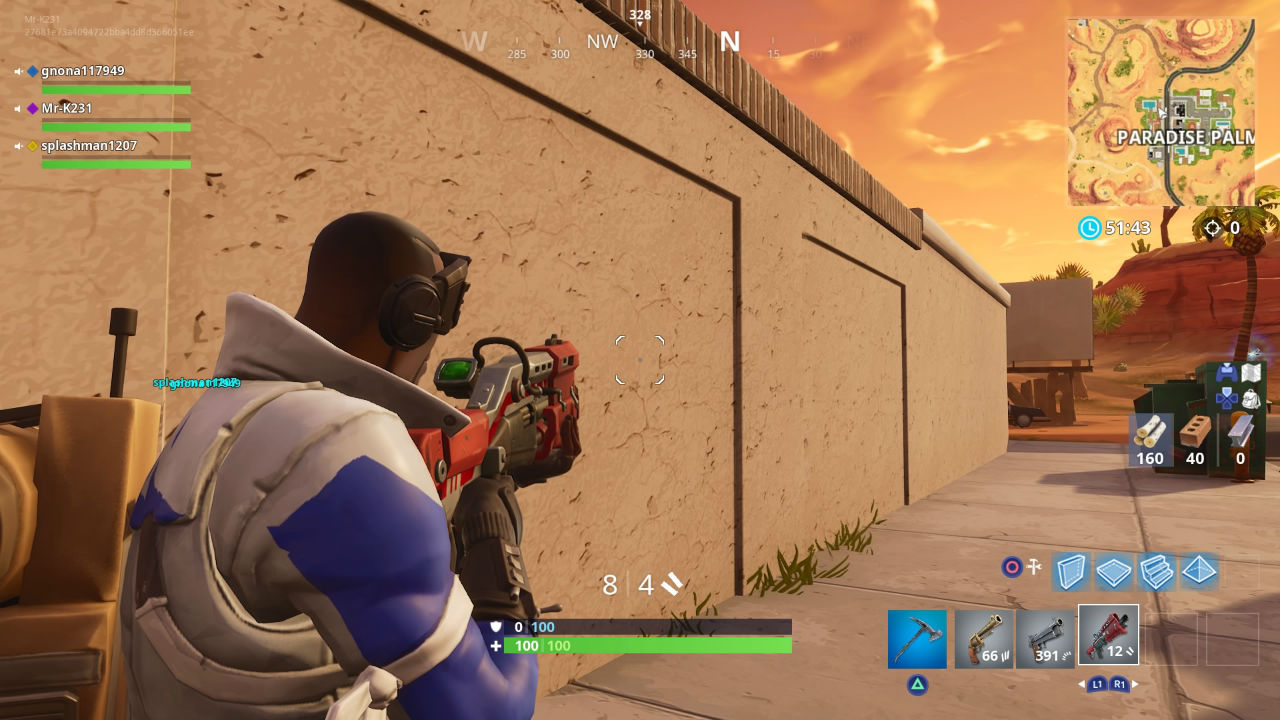Click the backpack inventory icon
Viewport: 1280px width, 720px height.
click(x=1251, y=398)
